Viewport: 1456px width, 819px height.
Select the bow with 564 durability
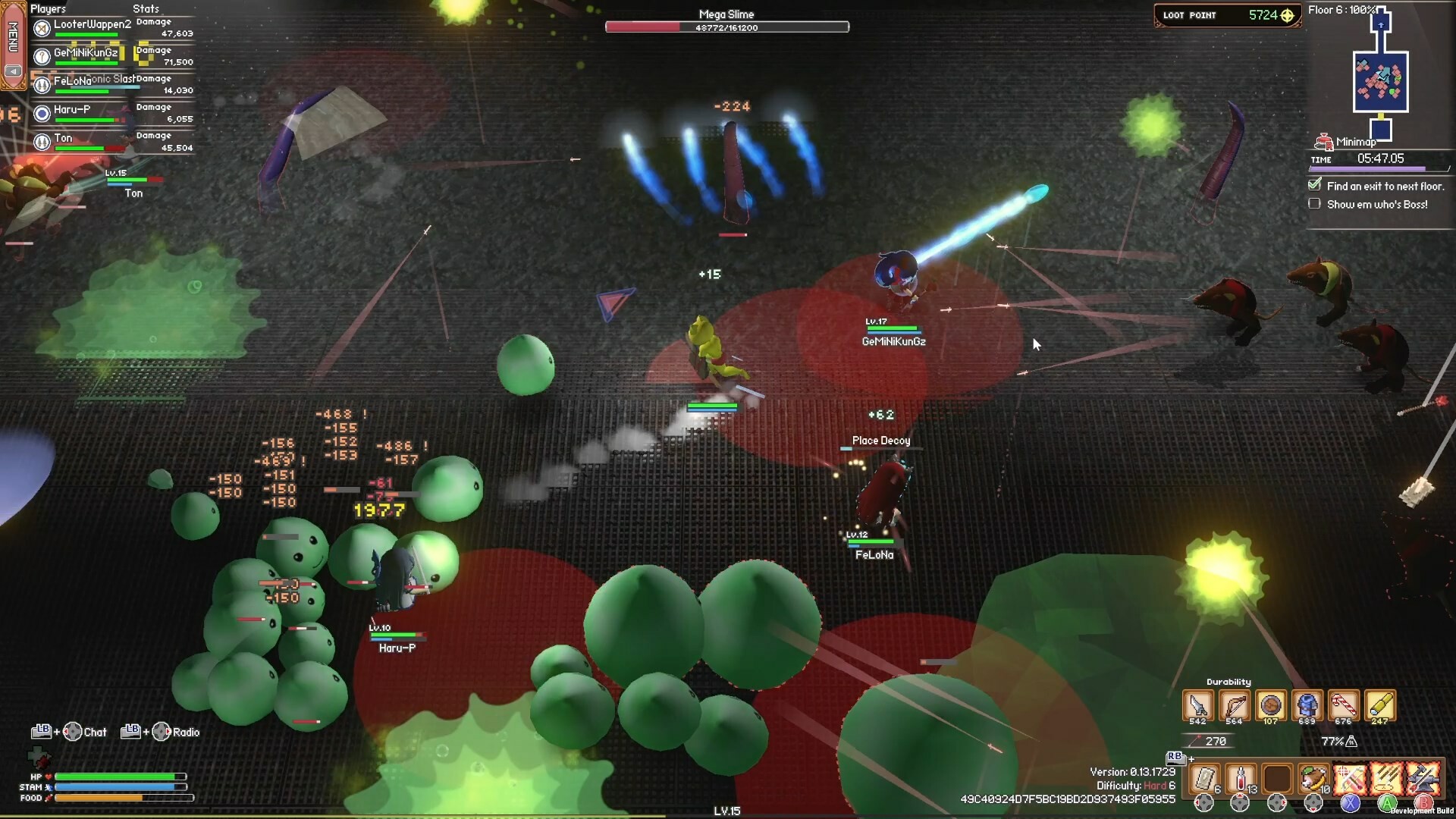click(1235, 704)
